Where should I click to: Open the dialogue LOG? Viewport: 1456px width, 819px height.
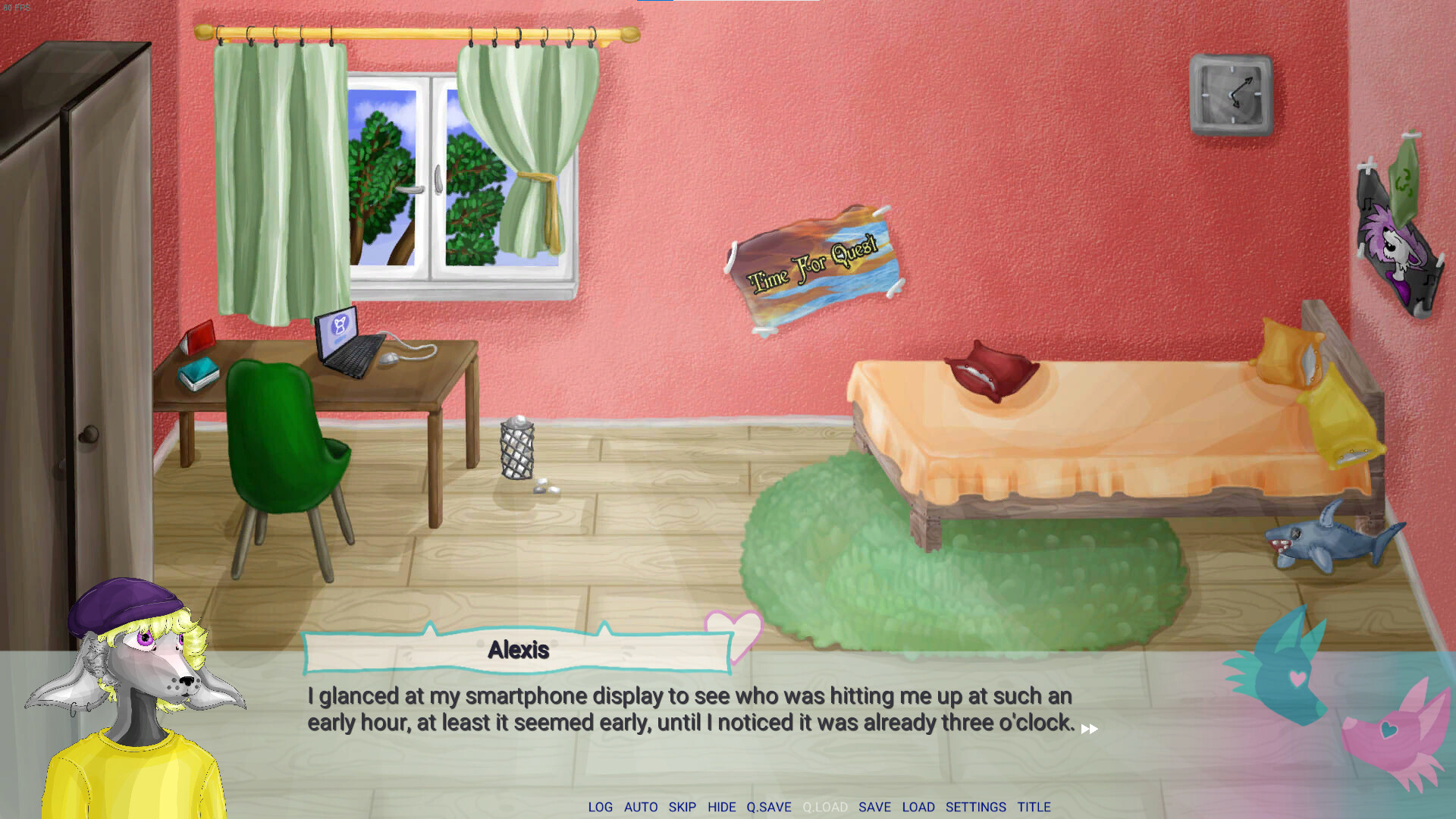[x=600, y=807]
